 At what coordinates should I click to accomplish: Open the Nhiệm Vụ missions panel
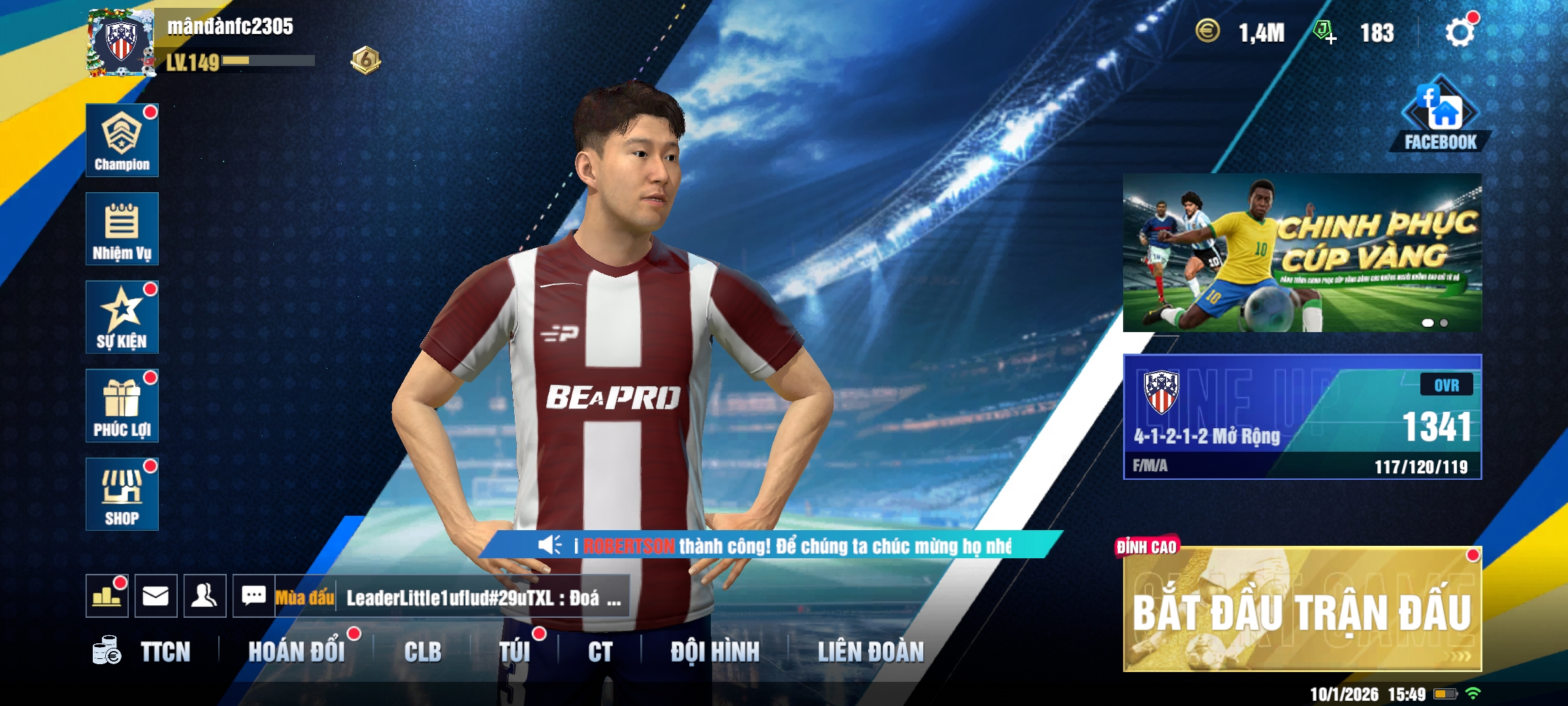pos(122,229)
